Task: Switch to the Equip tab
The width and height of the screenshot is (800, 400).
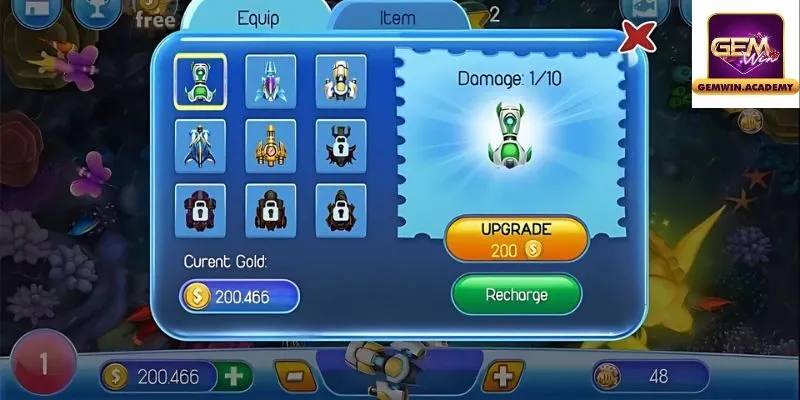Action: (258, 18)
